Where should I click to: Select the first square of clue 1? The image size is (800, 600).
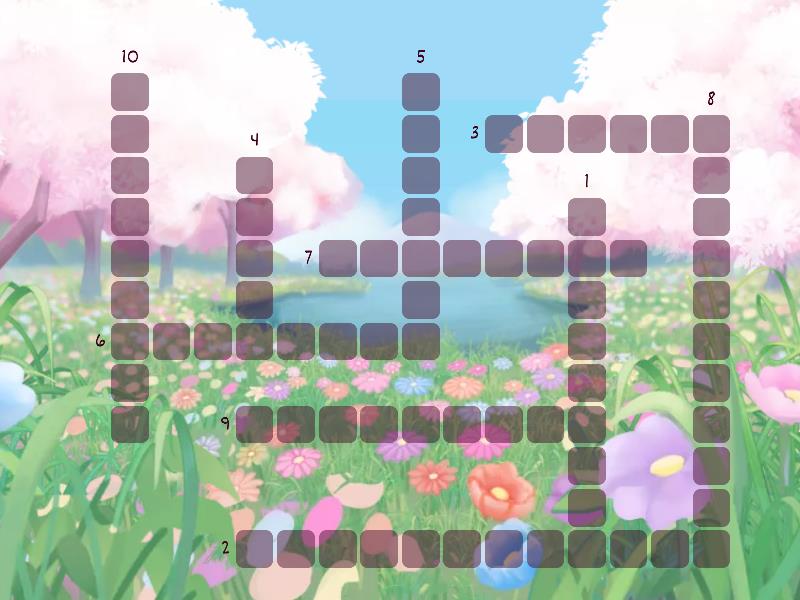click(x=587, y=217)
